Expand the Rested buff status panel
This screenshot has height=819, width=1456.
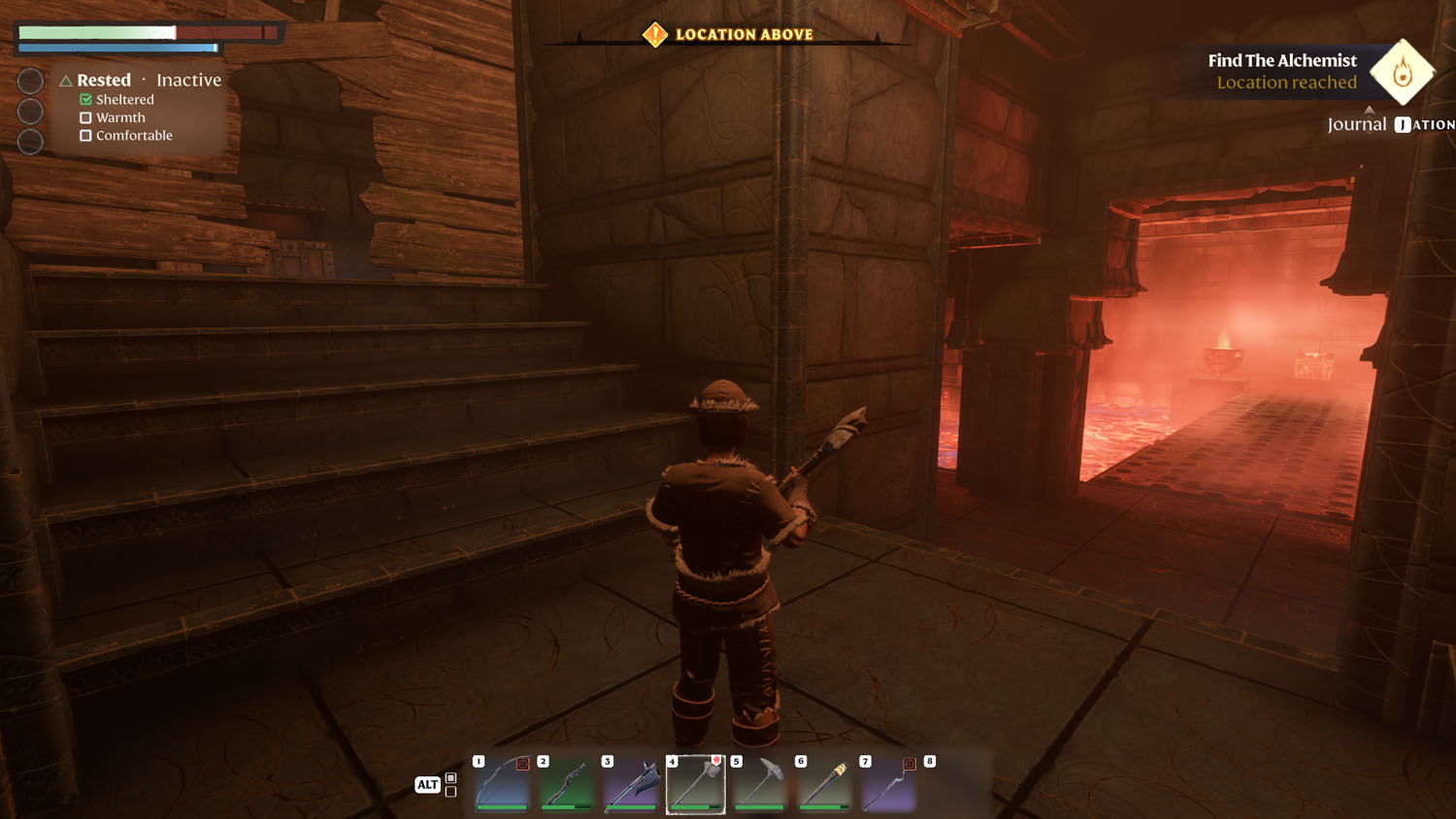[104, 81]
